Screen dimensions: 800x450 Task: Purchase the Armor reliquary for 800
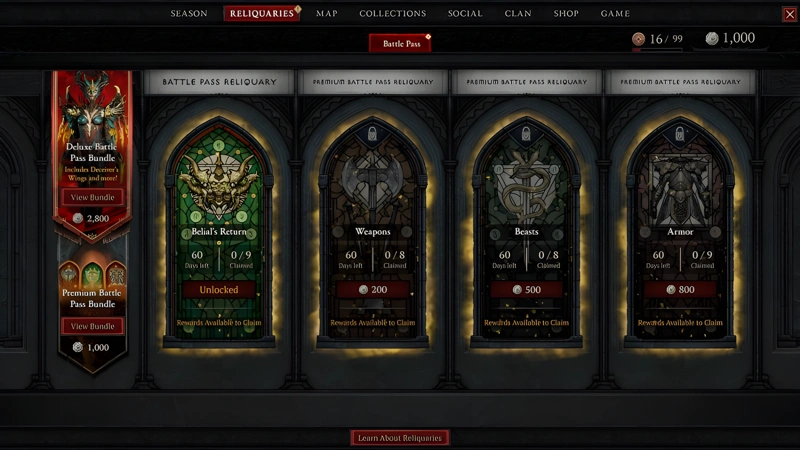click(680, 290)
